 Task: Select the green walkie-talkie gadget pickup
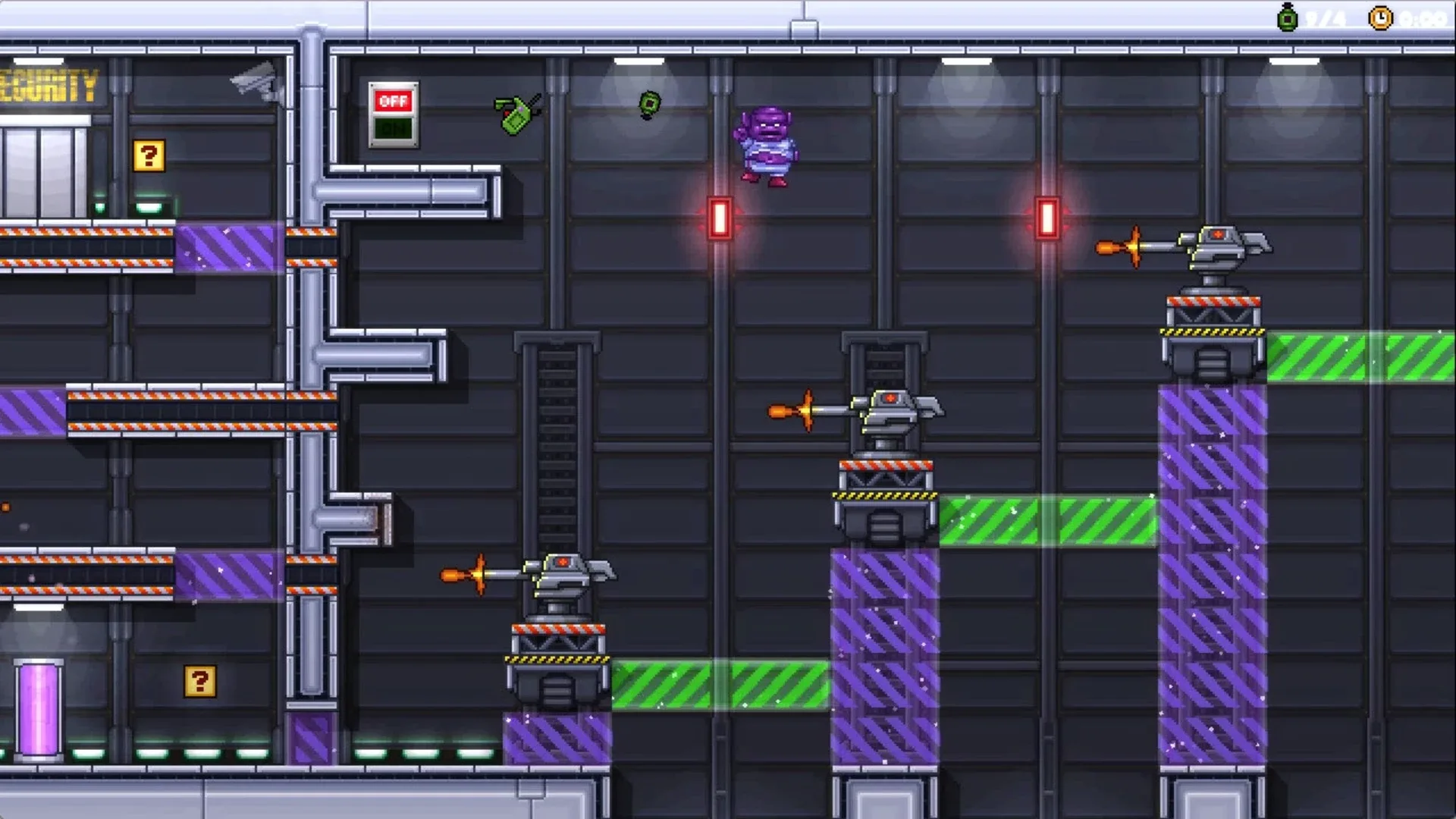tap(516, 114)
